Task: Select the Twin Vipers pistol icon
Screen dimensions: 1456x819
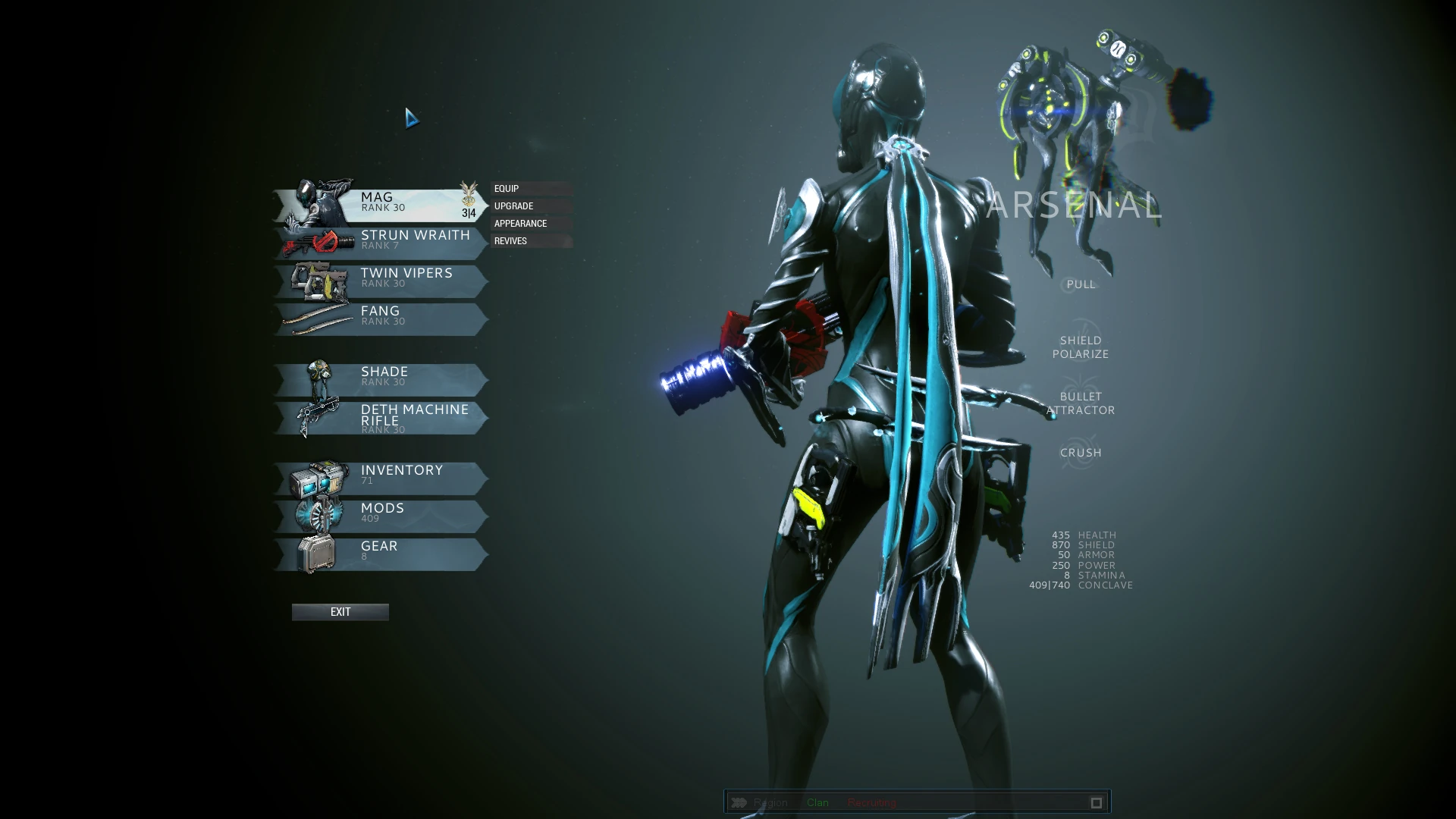Action: click(x=318, y=280)
